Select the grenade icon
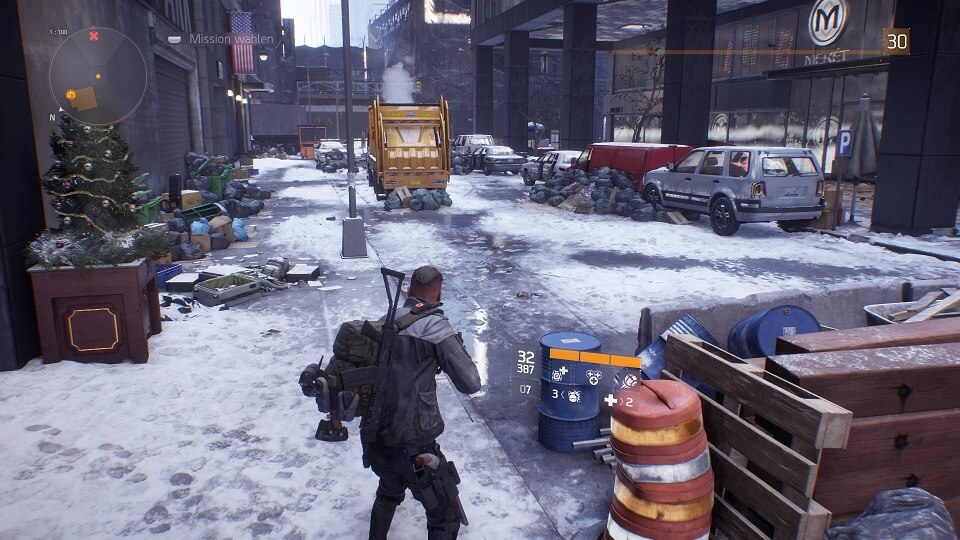This screenshot has width=960, height=540. point(575,397)
